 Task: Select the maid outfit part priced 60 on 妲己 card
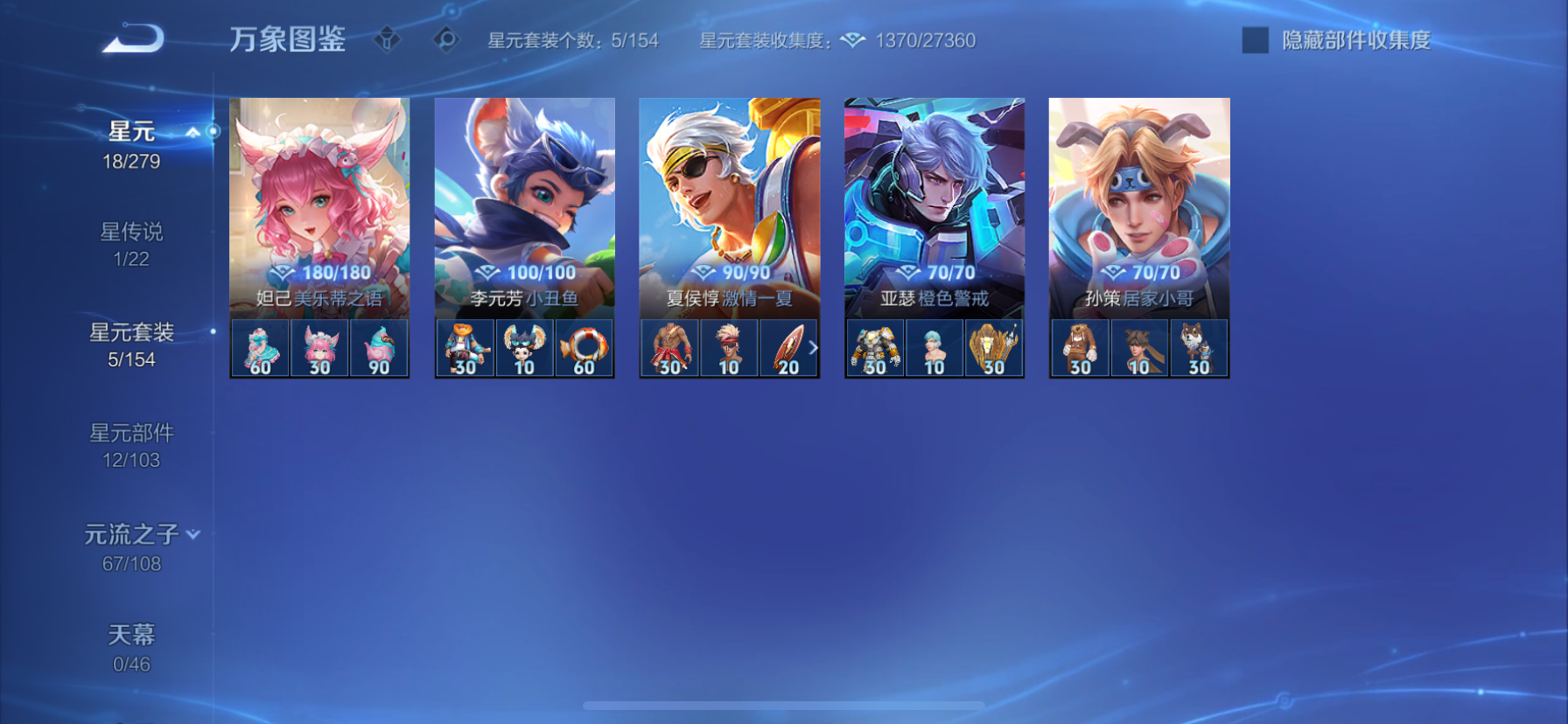pos(260,347)
